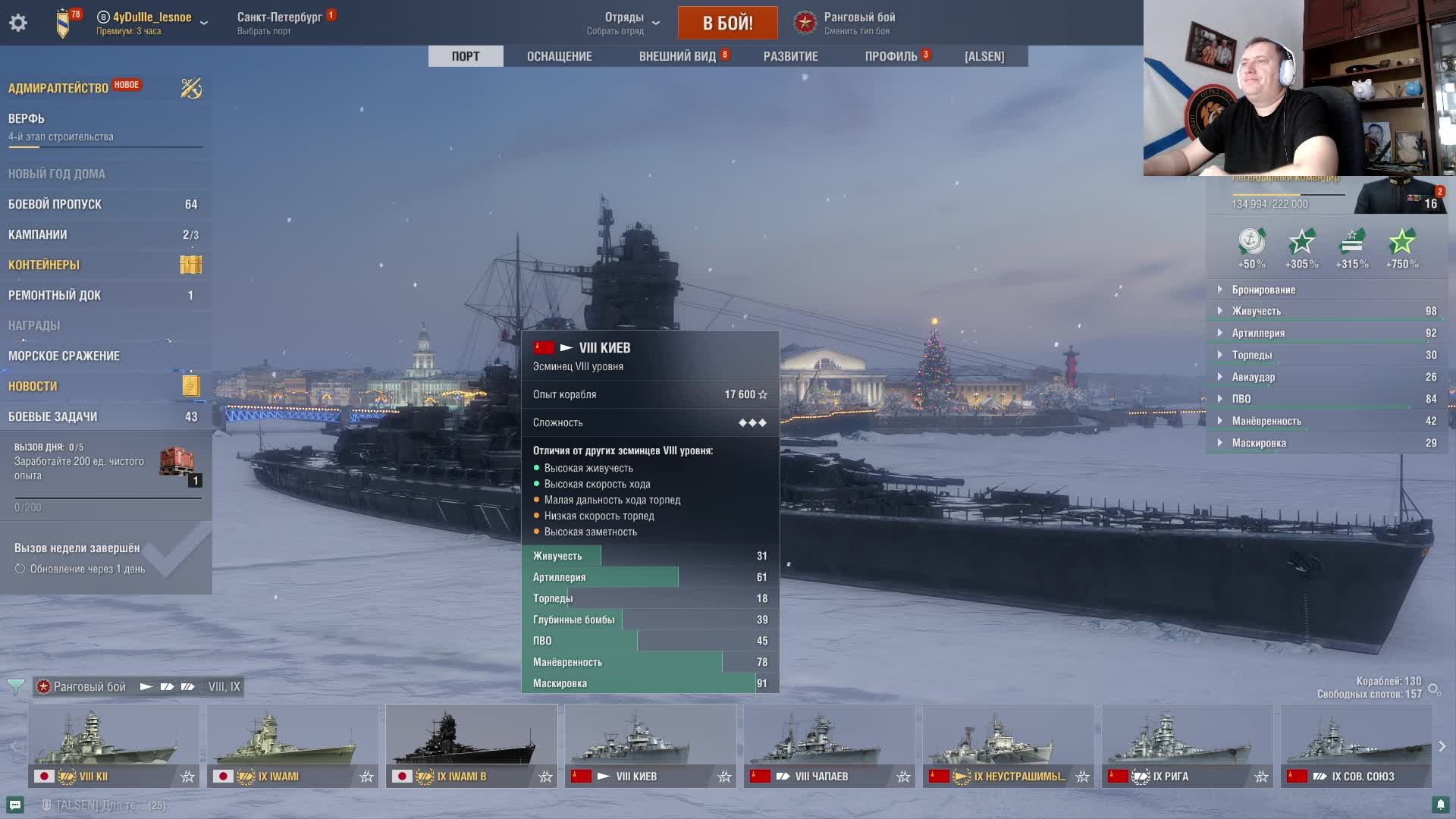Open the ship carousel filter funnel
Image resolution: width=1456 pixels, height=819 pixels.
[x=15, y=687]
